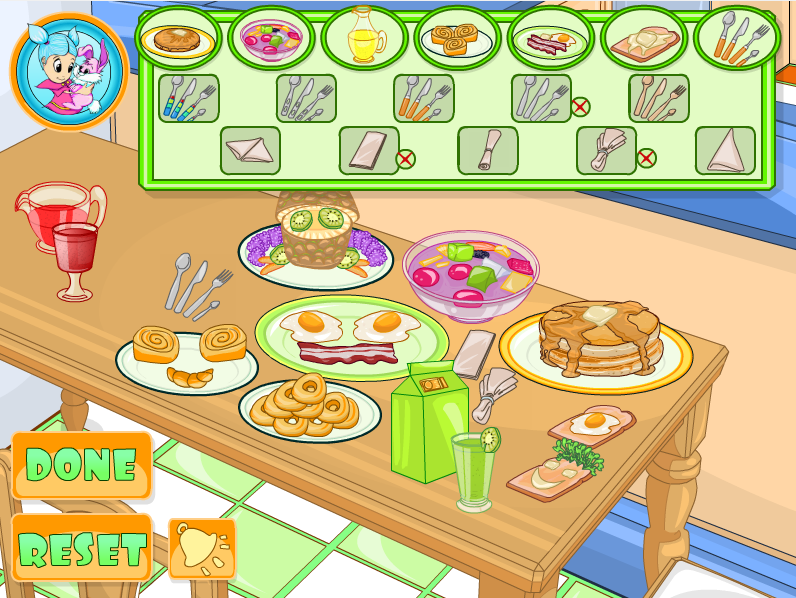Open the toast category tab
The width and height of the screenshot is (796, 598).
pyautogui.click(x=644, y=39)
